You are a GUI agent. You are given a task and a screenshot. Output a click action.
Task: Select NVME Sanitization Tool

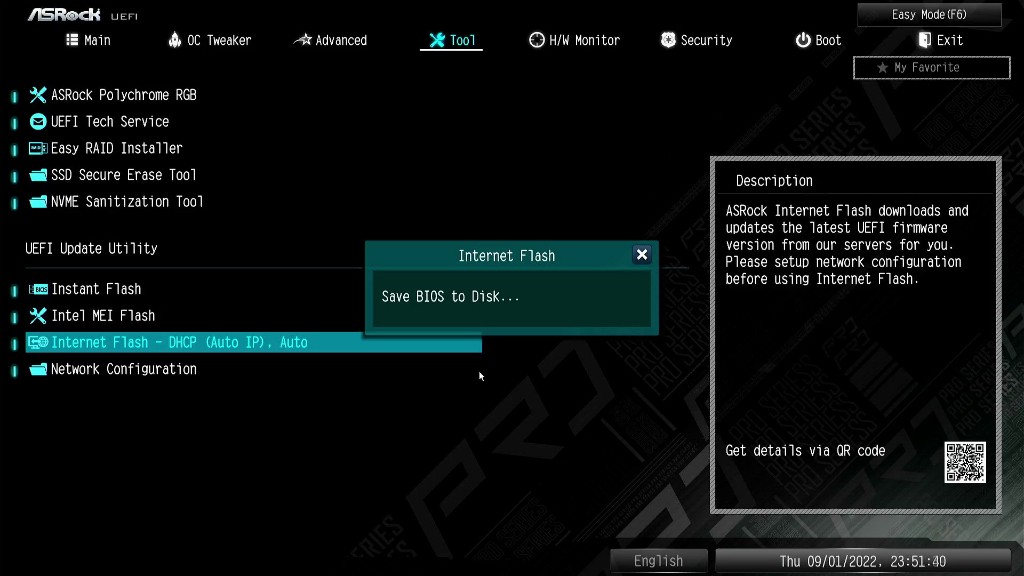(x=127, y=202)
